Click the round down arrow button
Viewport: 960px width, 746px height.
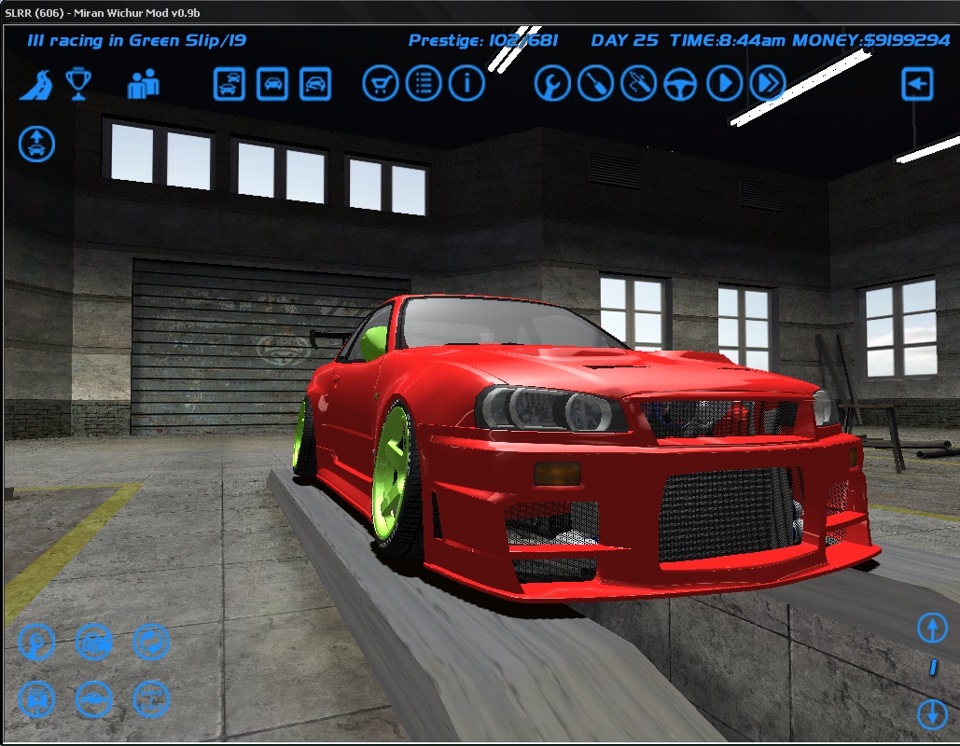tap(932, 714)
